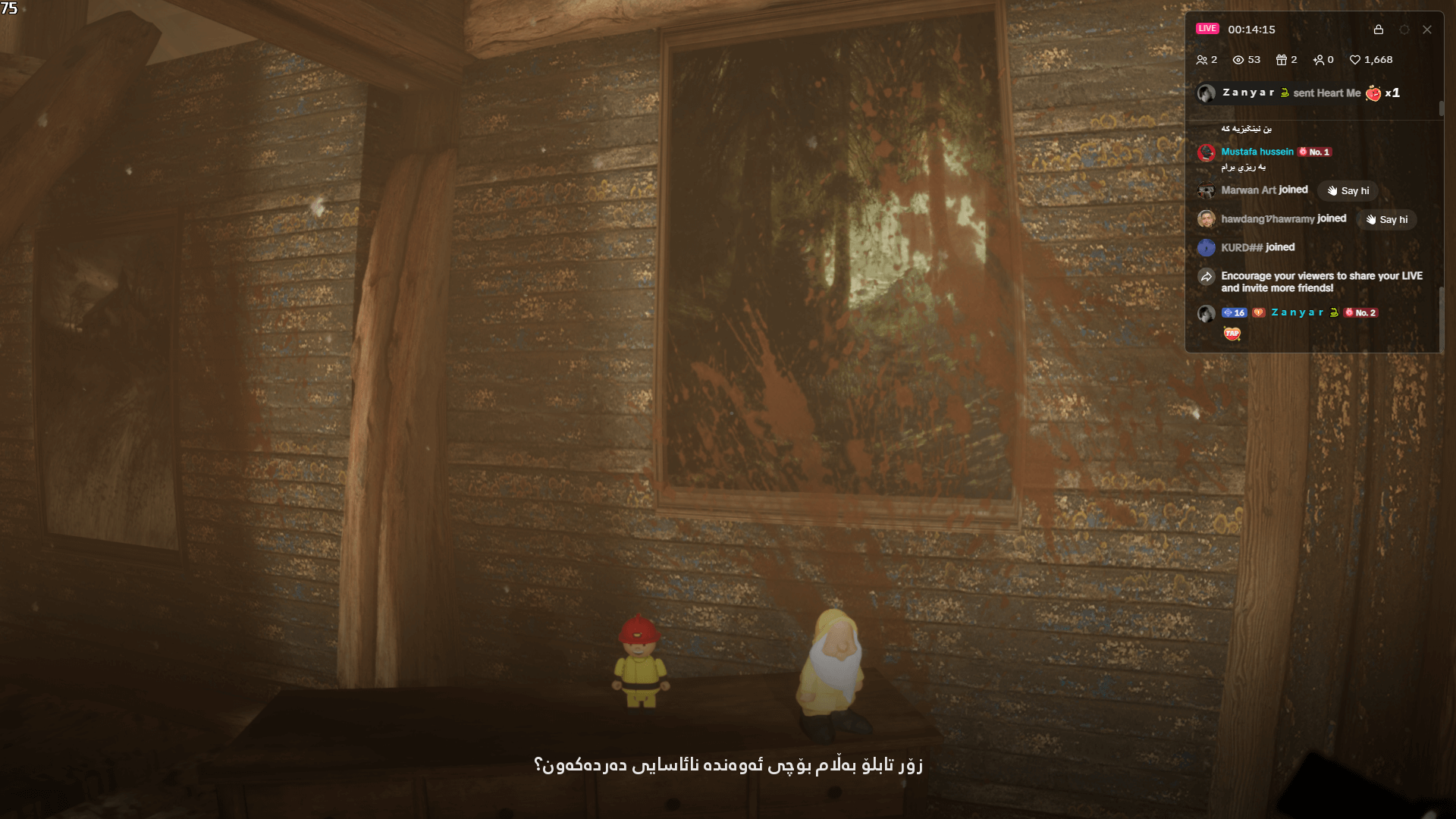Open the gift box icon showing 2 gifts
Screen dimensions: 1456x819
1282,59
